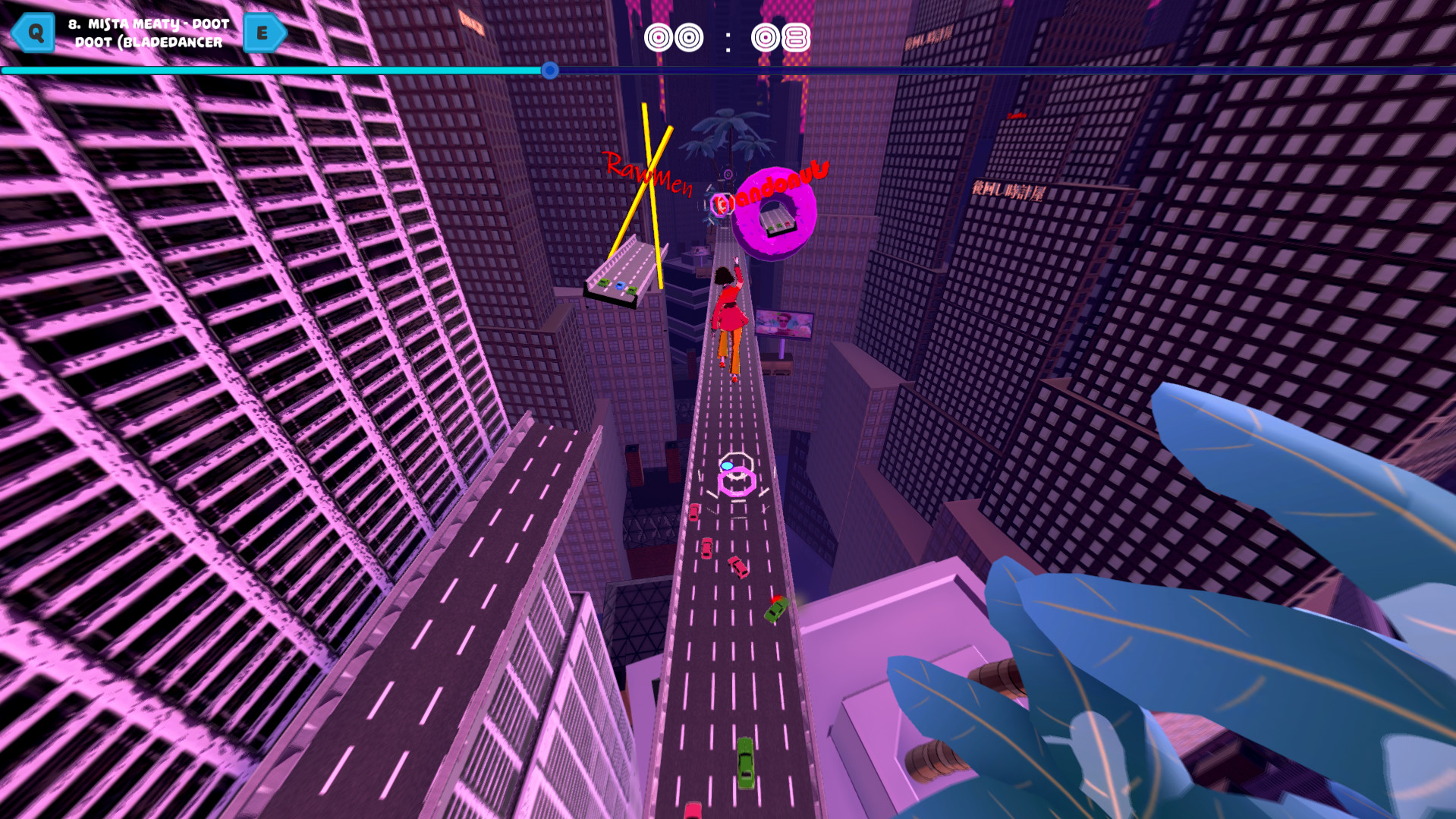Image resolution: width=1456 pixels, height=819 pixels.
Task: Click the blue playhead on the song progress bar
Action: tap(549, 70)
